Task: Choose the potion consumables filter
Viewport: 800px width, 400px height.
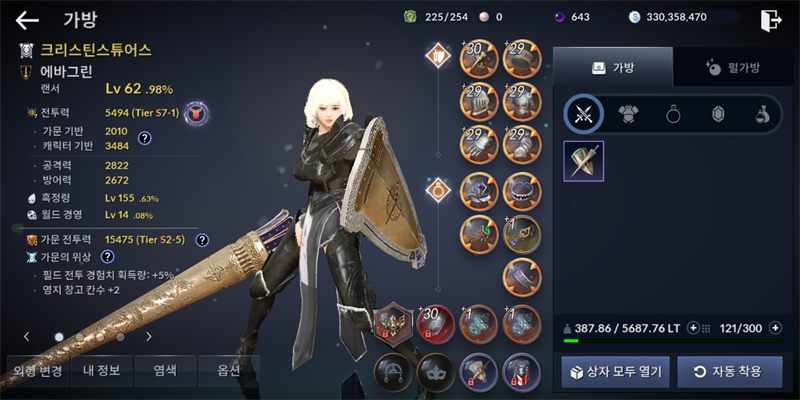Action: 761,114
